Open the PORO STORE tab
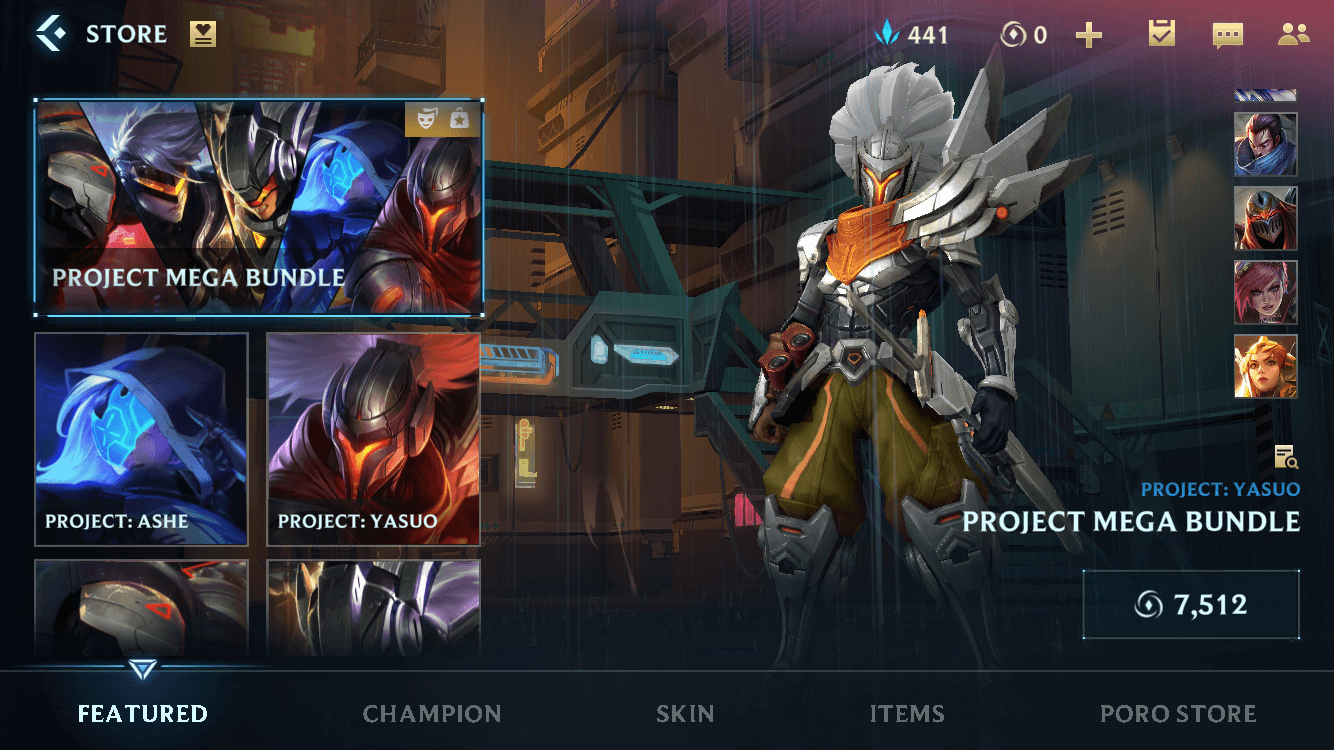This screenshot has width=1334, height=750. [1178, 714]
